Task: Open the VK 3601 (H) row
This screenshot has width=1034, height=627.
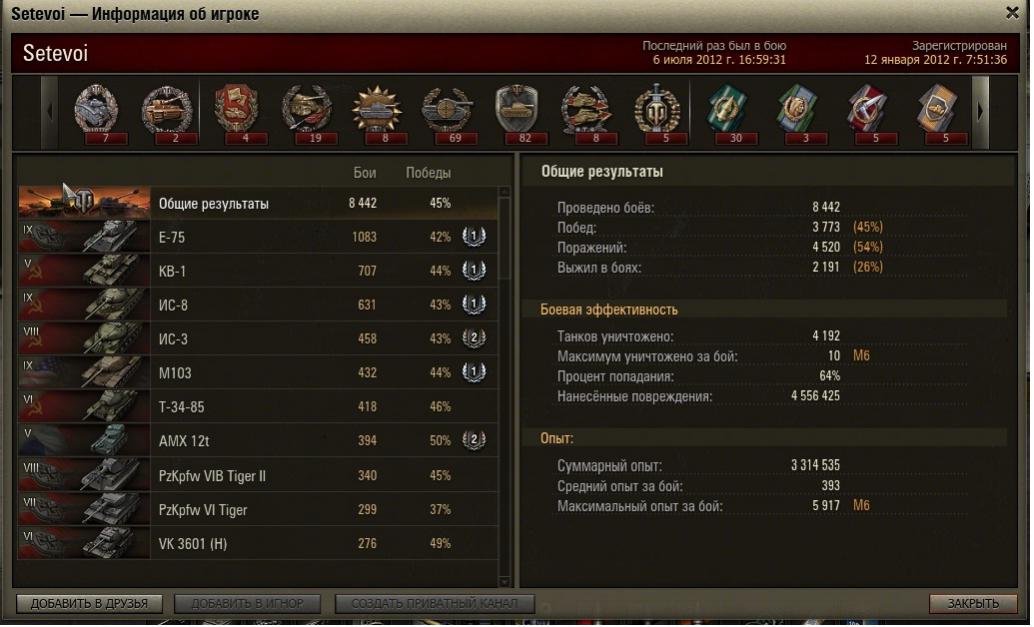Action: point(257,543)
